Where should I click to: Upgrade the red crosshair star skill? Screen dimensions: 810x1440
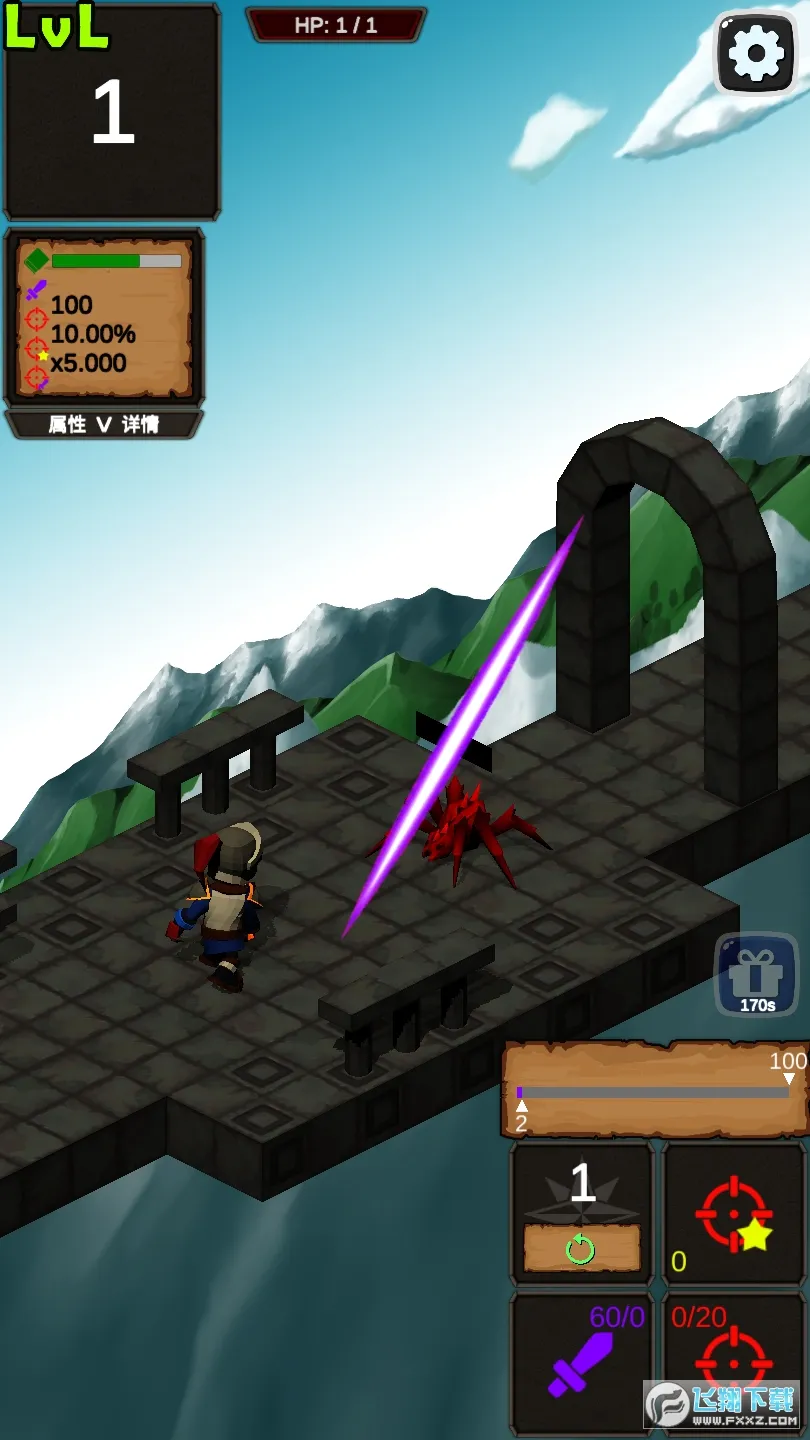click(x=735, y=1214)
